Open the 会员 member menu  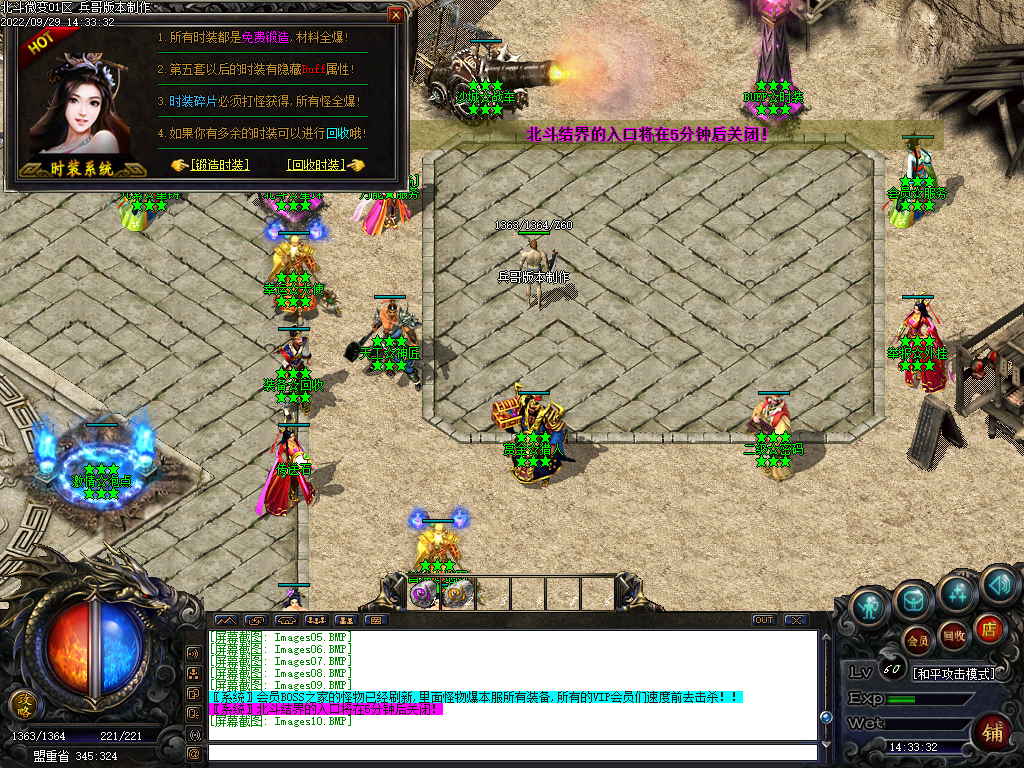(917, 637)
